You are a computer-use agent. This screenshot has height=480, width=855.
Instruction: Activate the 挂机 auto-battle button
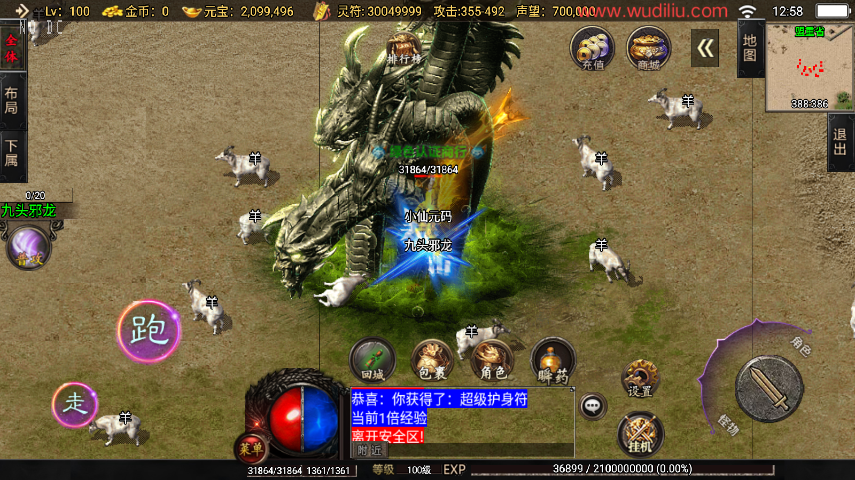[x=640, y=431]
